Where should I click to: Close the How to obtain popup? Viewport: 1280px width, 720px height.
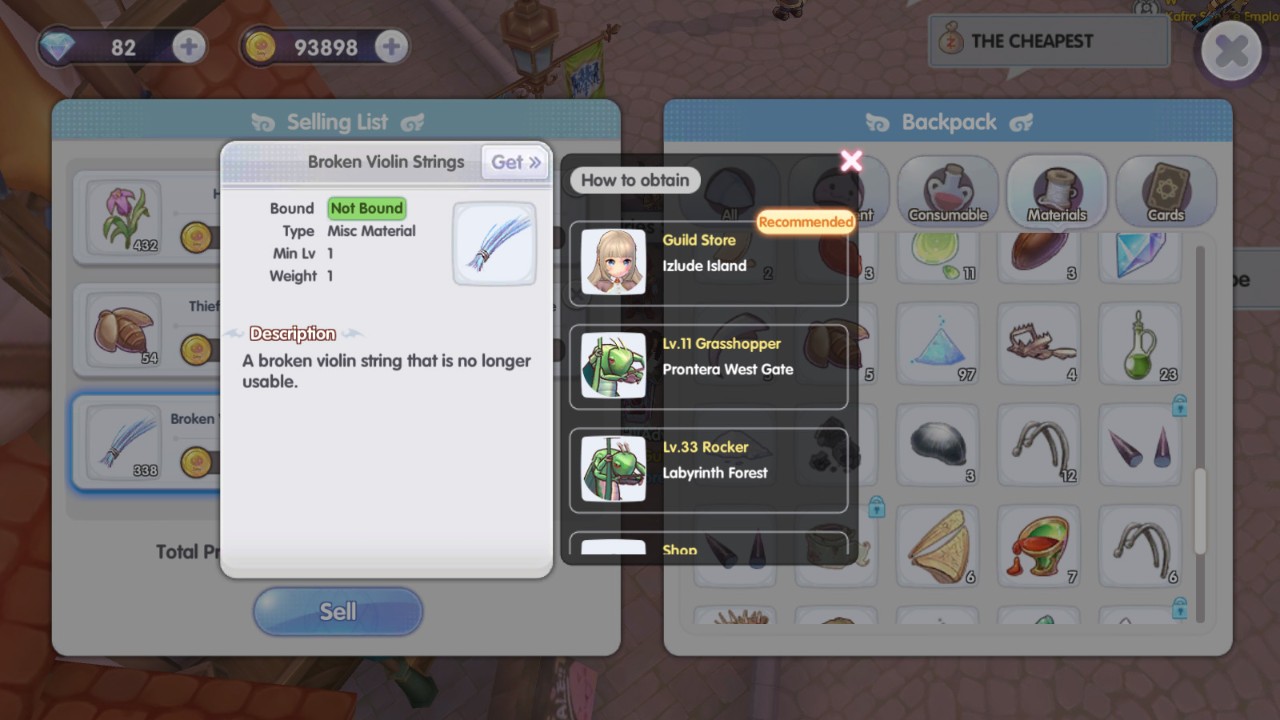851,161
